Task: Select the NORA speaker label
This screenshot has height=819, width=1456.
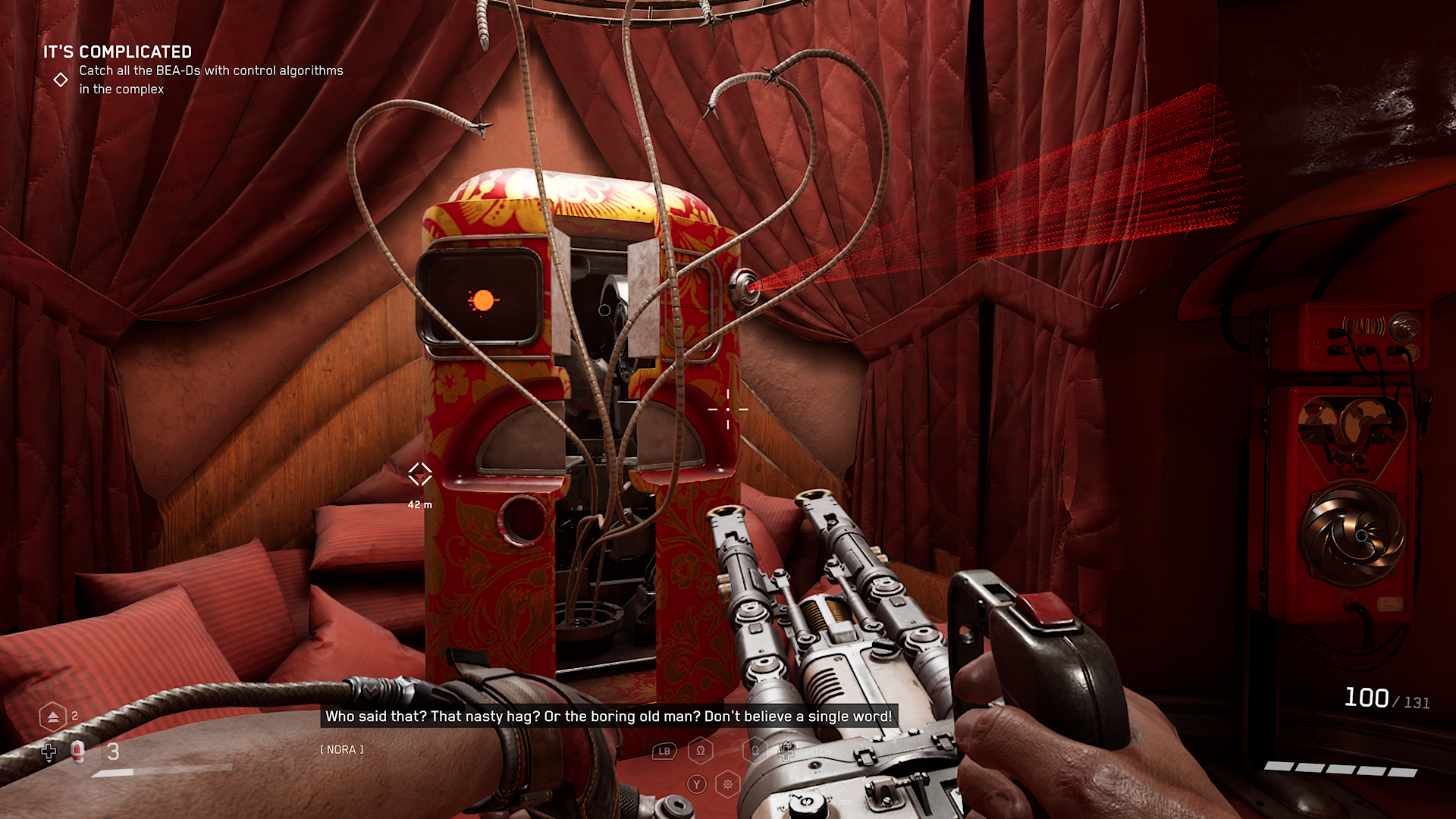Action: click(x=341, y=749)
